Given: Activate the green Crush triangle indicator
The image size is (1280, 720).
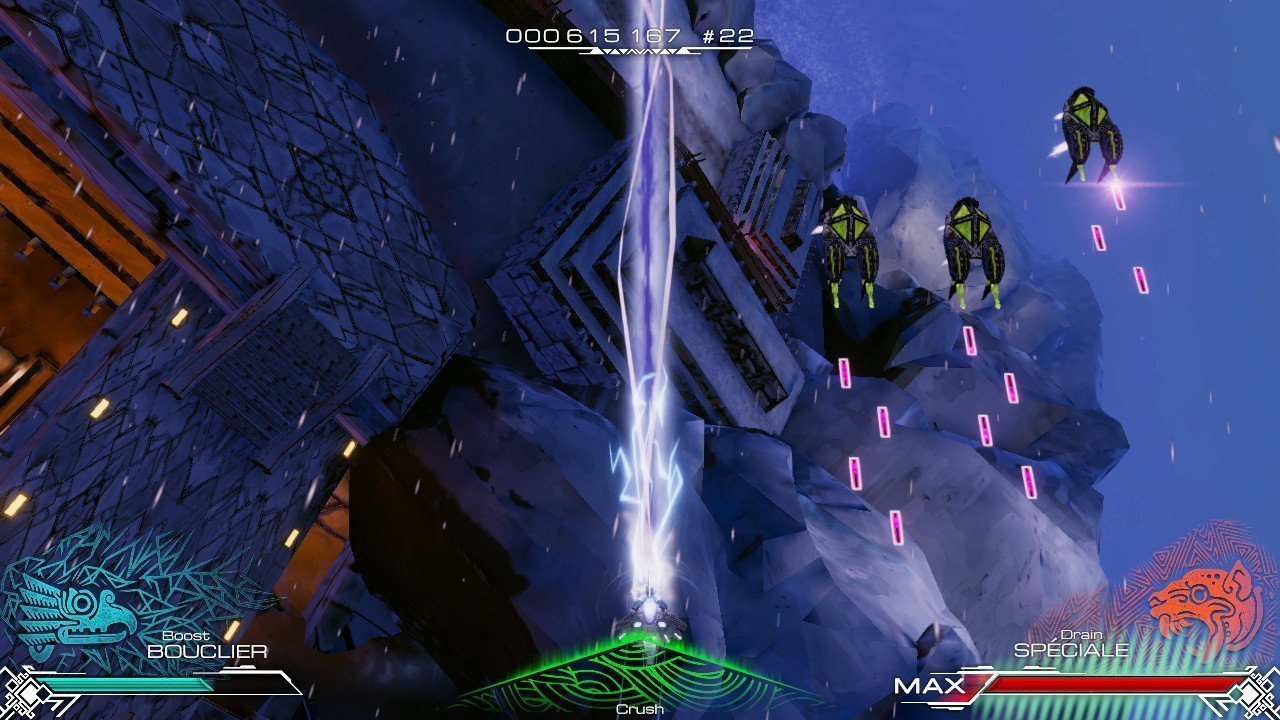Looking at the screenshot, I should 640,677.
